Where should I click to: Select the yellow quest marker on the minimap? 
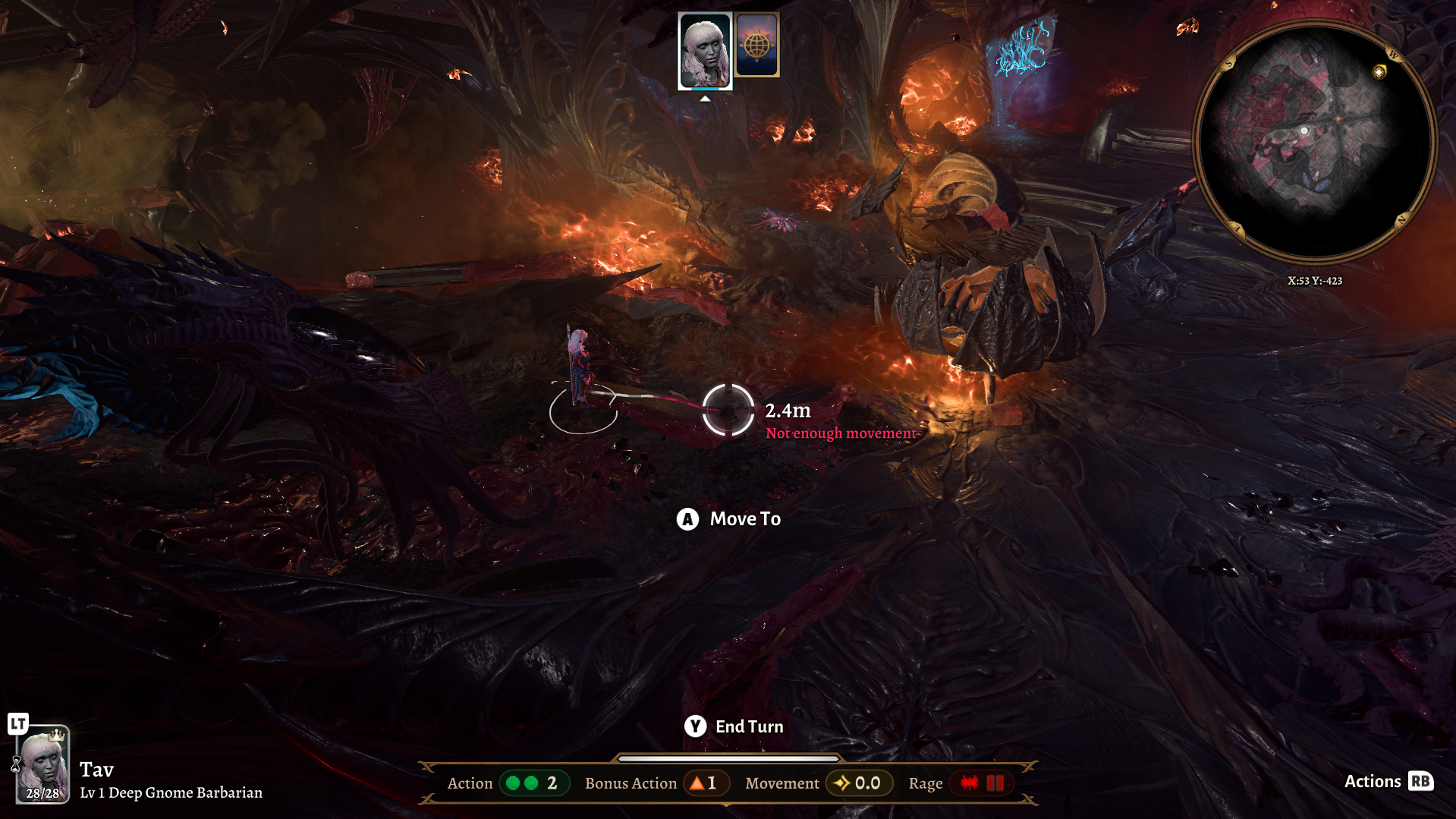(1379, 71)
